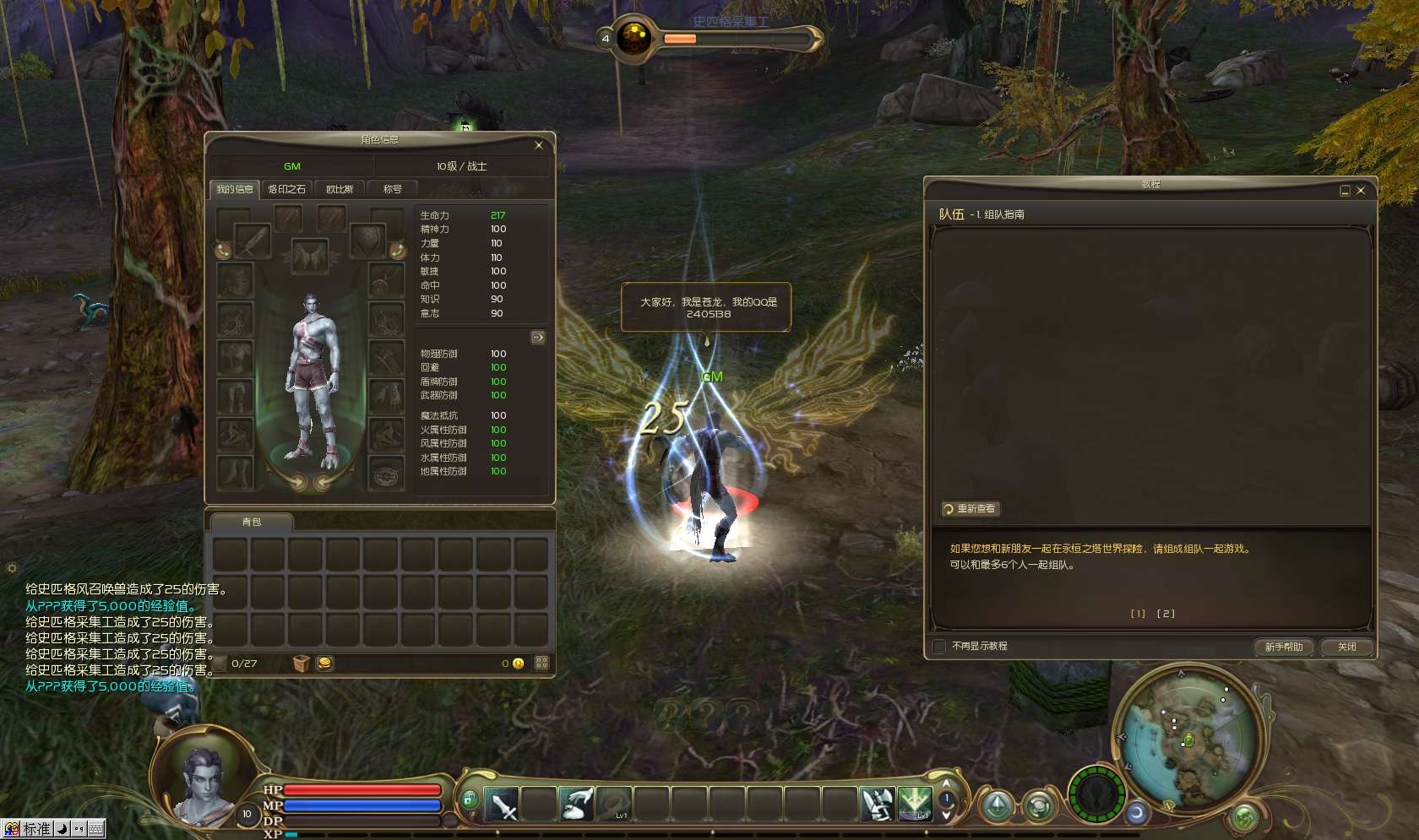Open the trash bin icon in the bag
The width and height of the screenshot is (1419, 840).
(301, 664)
